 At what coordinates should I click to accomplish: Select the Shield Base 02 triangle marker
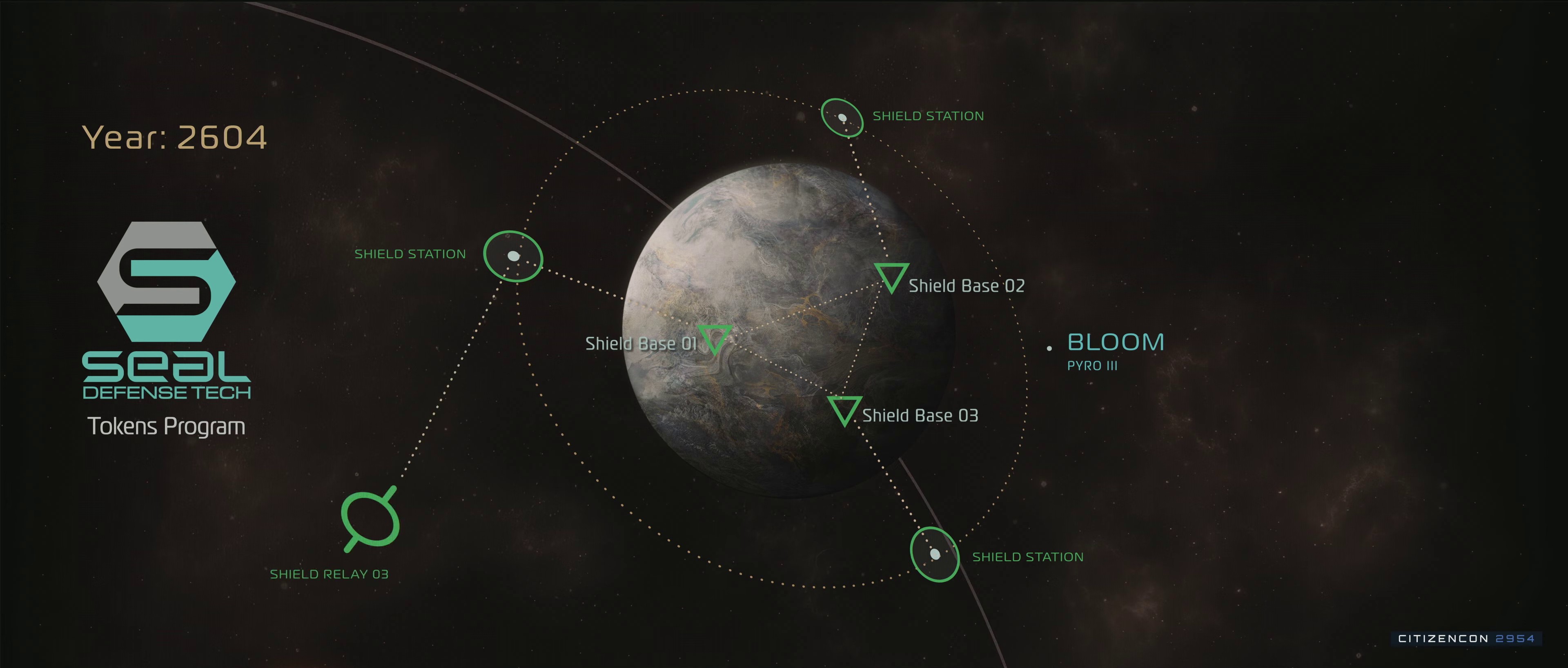click(892, 276)
